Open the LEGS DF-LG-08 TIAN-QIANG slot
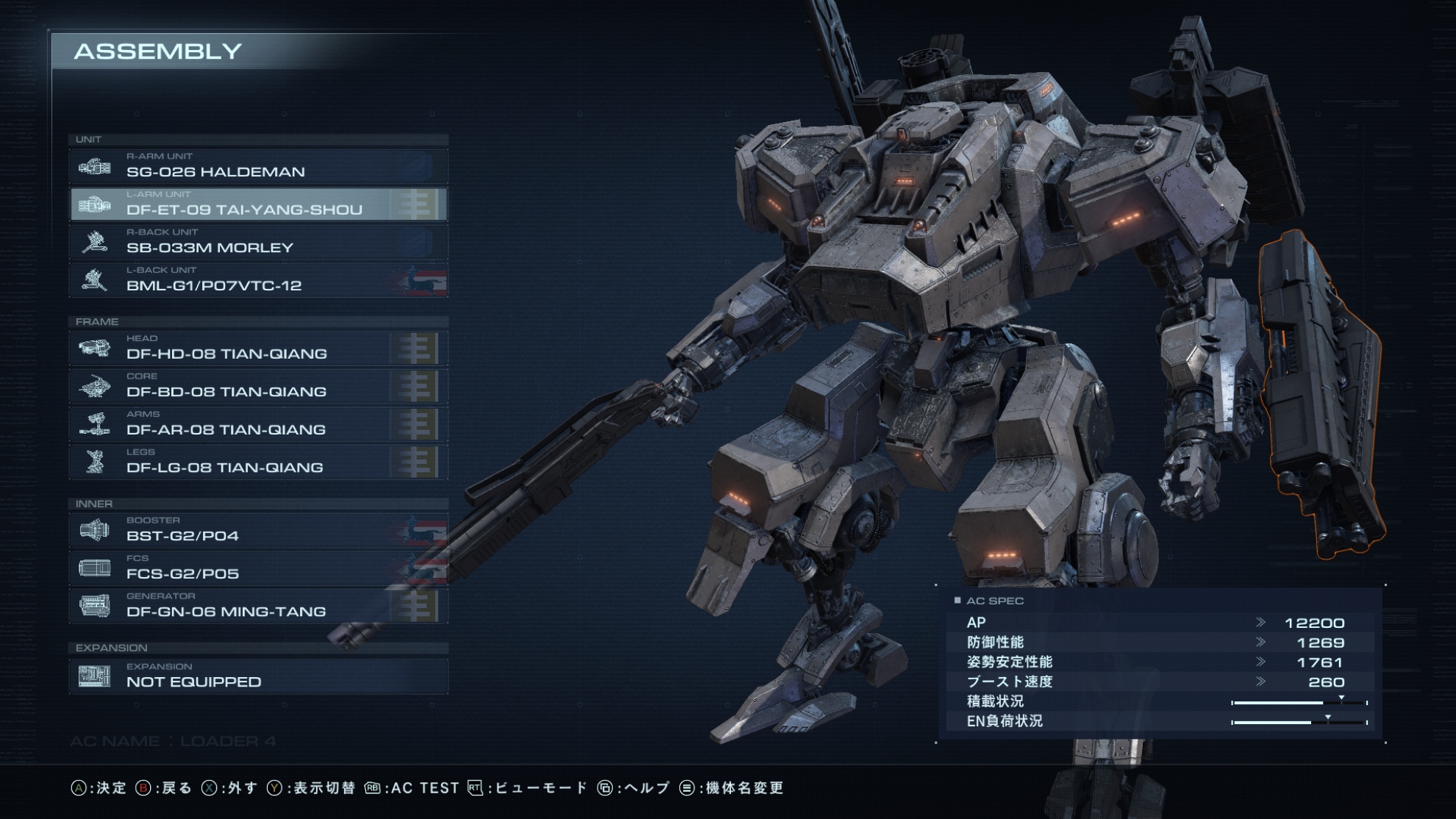Viewport: 1456px width, 819px height. (258, 462)
